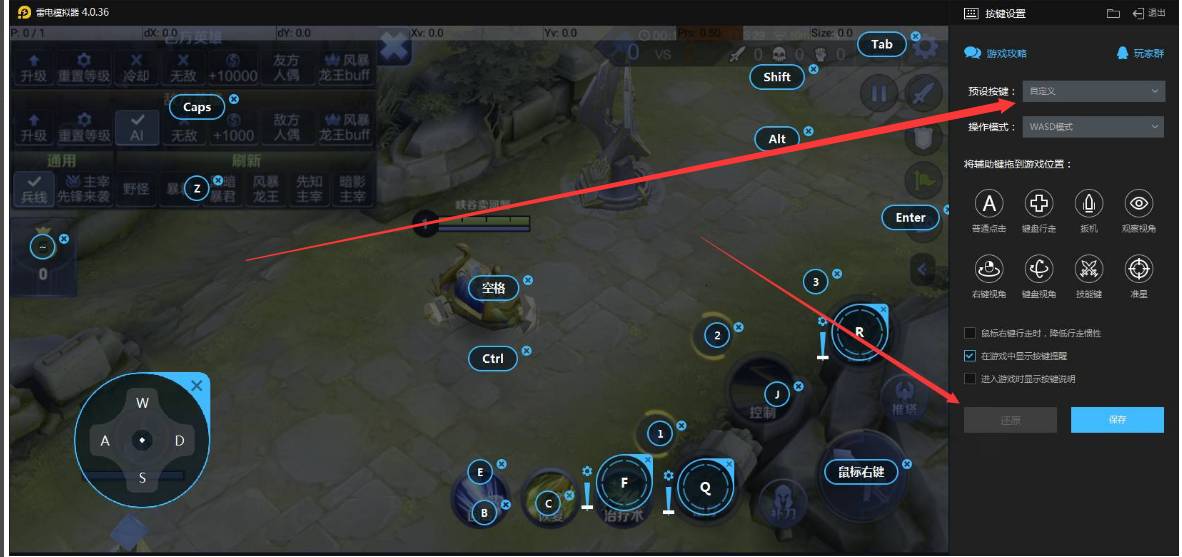Refresh the 先知主宰 monster
Viewport: 1182px width, 557px height.
point(310,187)
